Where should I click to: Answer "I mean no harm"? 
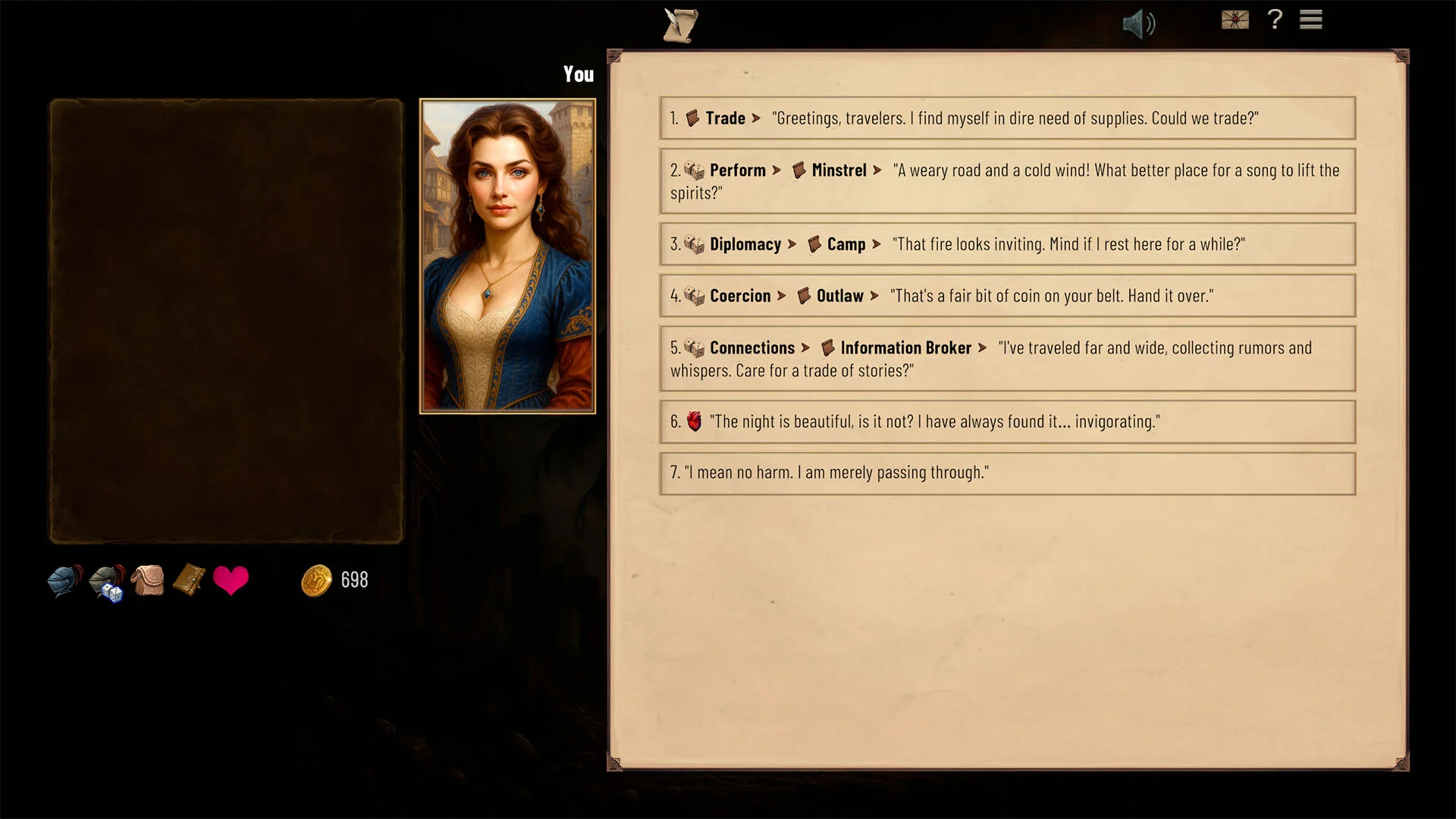tap(1007, 473)
